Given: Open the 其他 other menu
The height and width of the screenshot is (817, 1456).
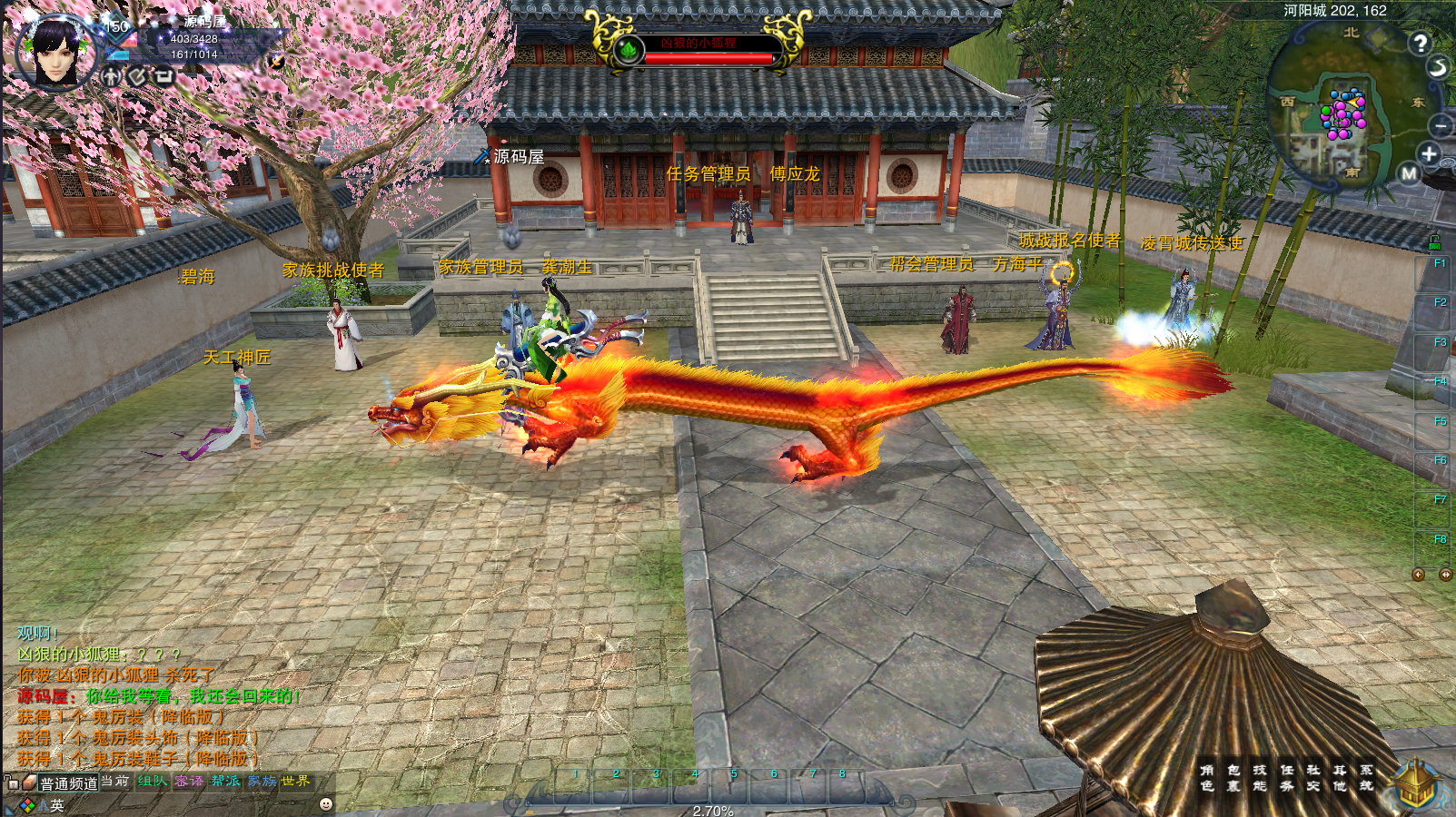Looking at the screenshot, I should (x=1340, y=778).
